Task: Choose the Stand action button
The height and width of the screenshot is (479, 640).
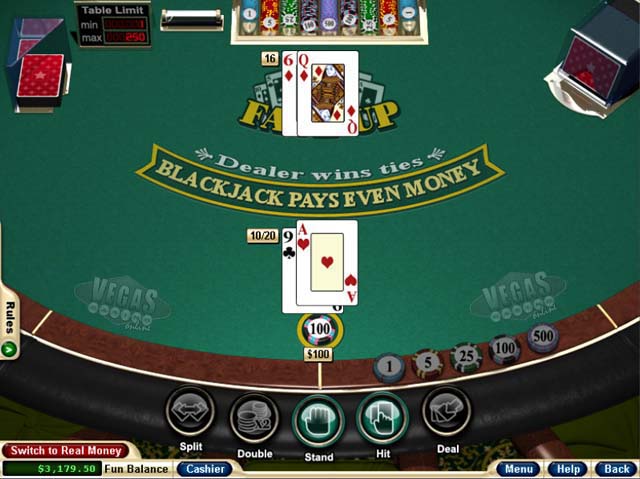Action: 318,418
